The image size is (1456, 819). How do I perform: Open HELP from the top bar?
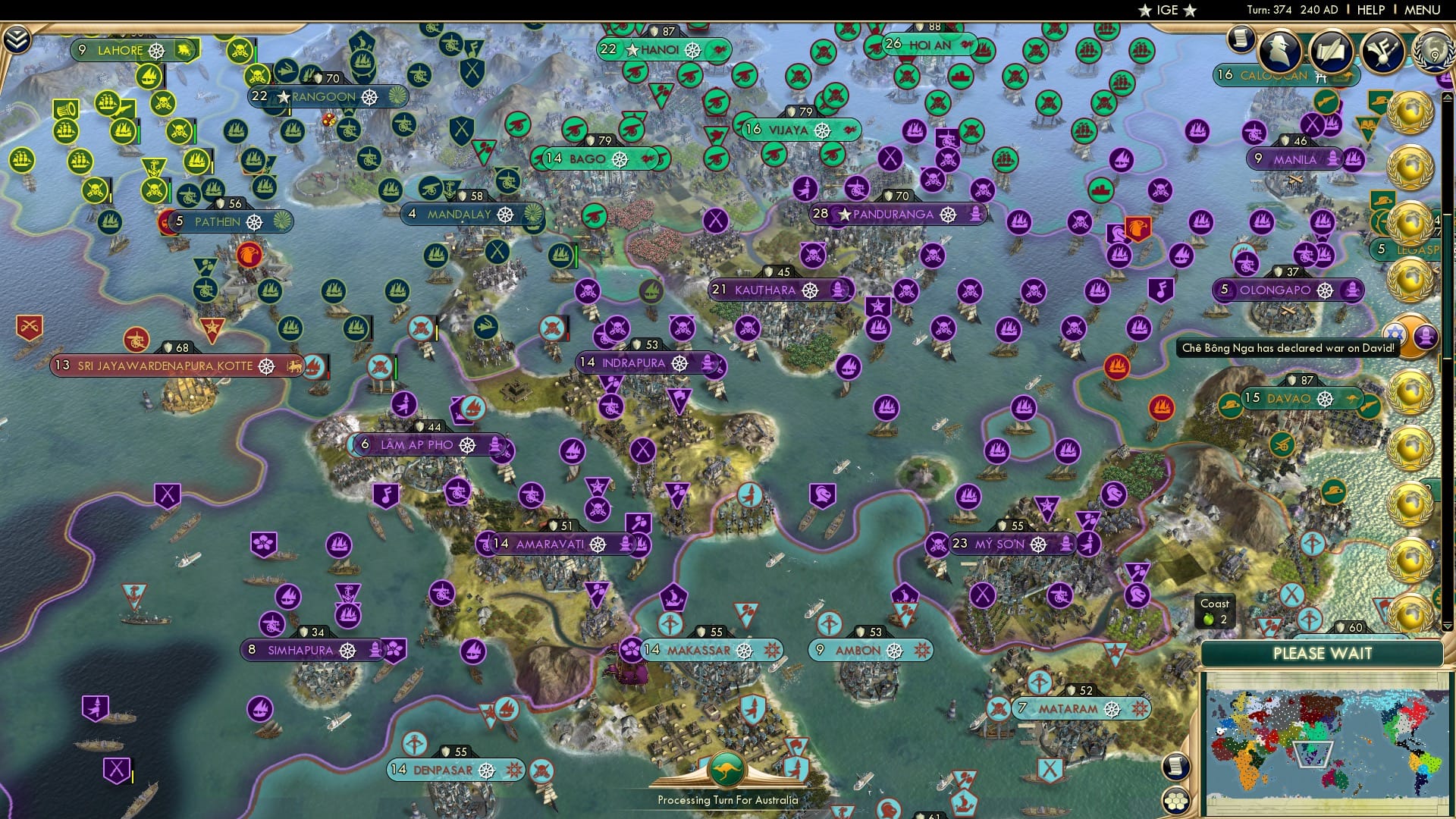(1371, 9)
